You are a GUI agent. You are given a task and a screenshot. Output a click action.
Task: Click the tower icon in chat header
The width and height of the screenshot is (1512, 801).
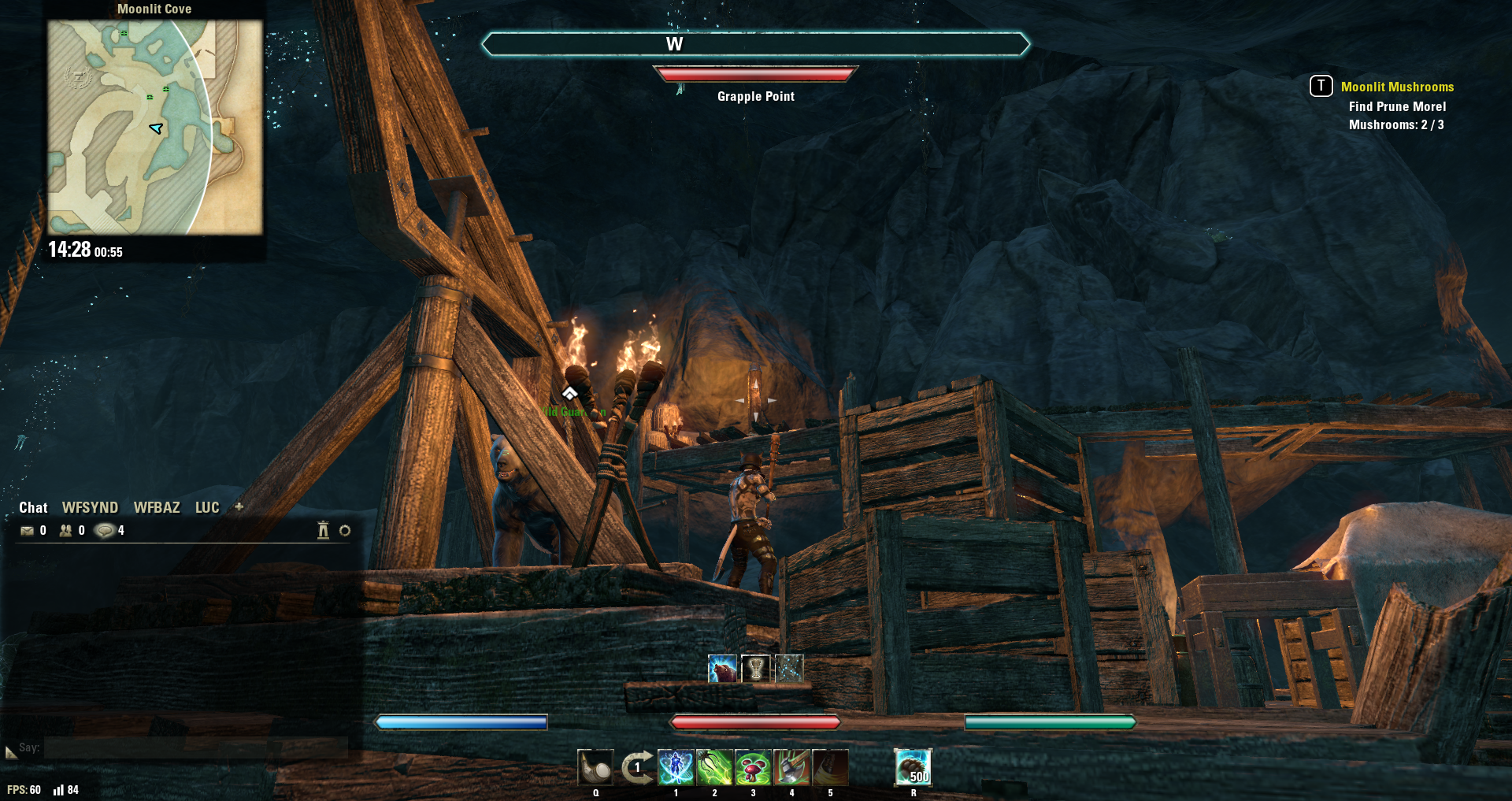coord(323,531)
